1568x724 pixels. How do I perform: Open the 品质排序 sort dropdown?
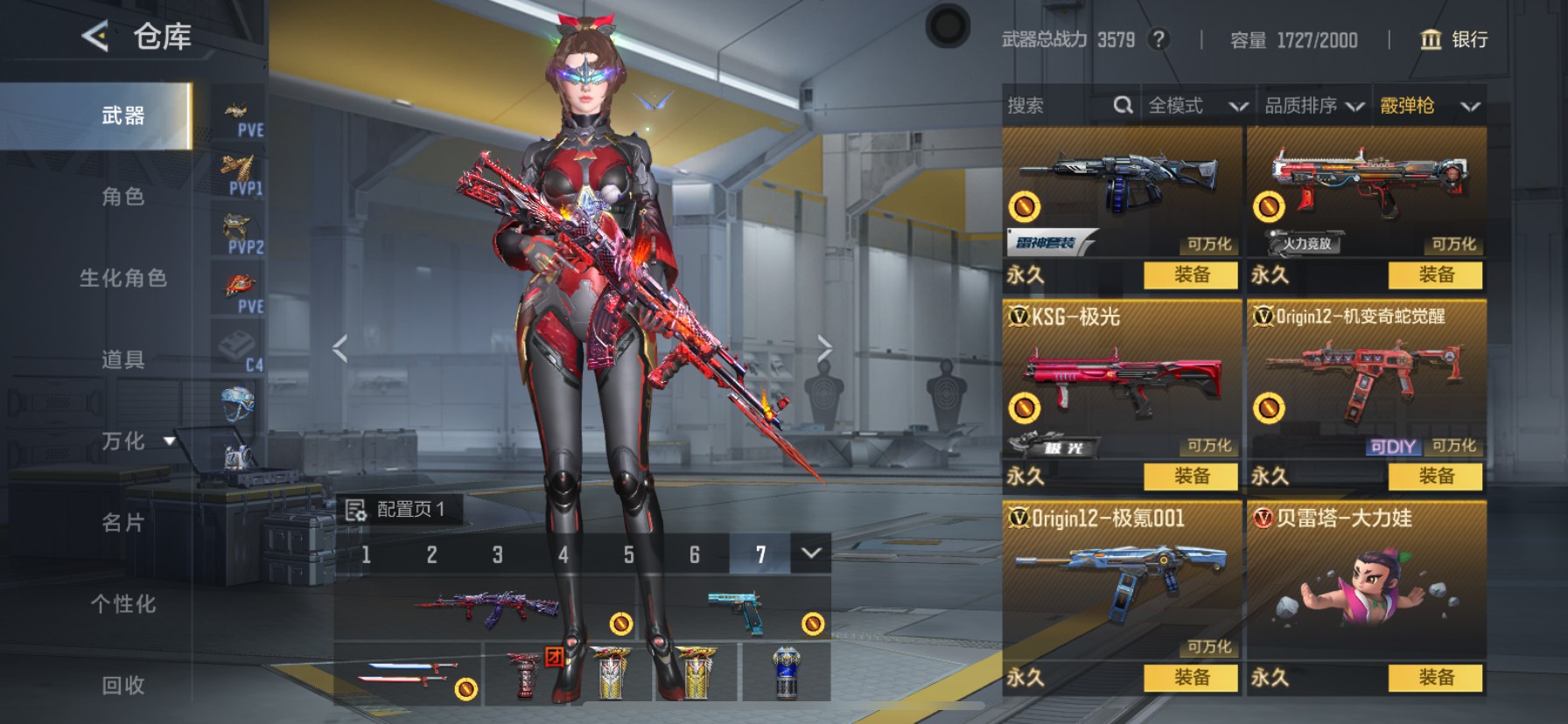pos(1313,106)
